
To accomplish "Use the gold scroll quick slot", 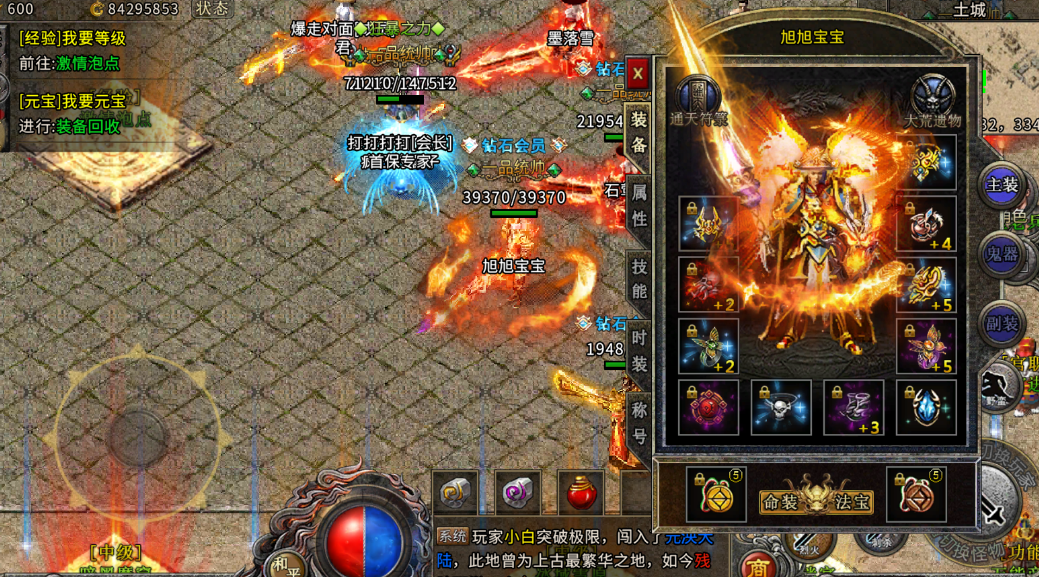I will (x=456, y=492).
